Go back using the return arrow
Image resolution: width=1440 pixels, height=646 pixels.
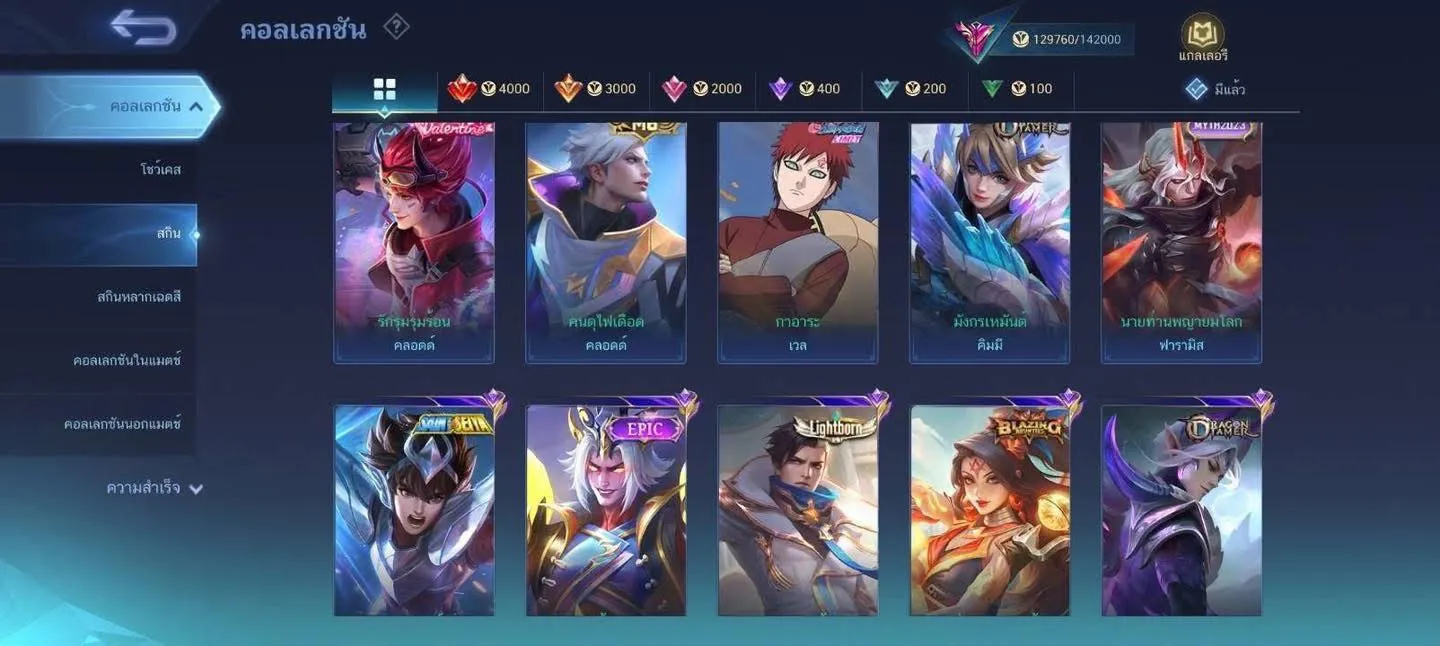tap(144, 27)
